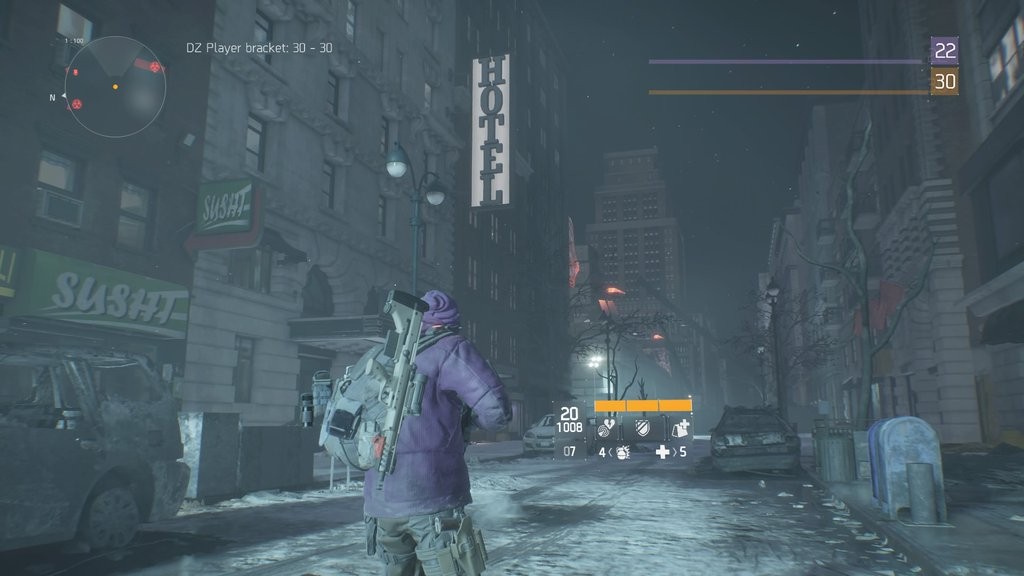This screenshot has height=576, width=1024.
Task: Click the orange level 30 badge
Action: [x=944, y=81]
